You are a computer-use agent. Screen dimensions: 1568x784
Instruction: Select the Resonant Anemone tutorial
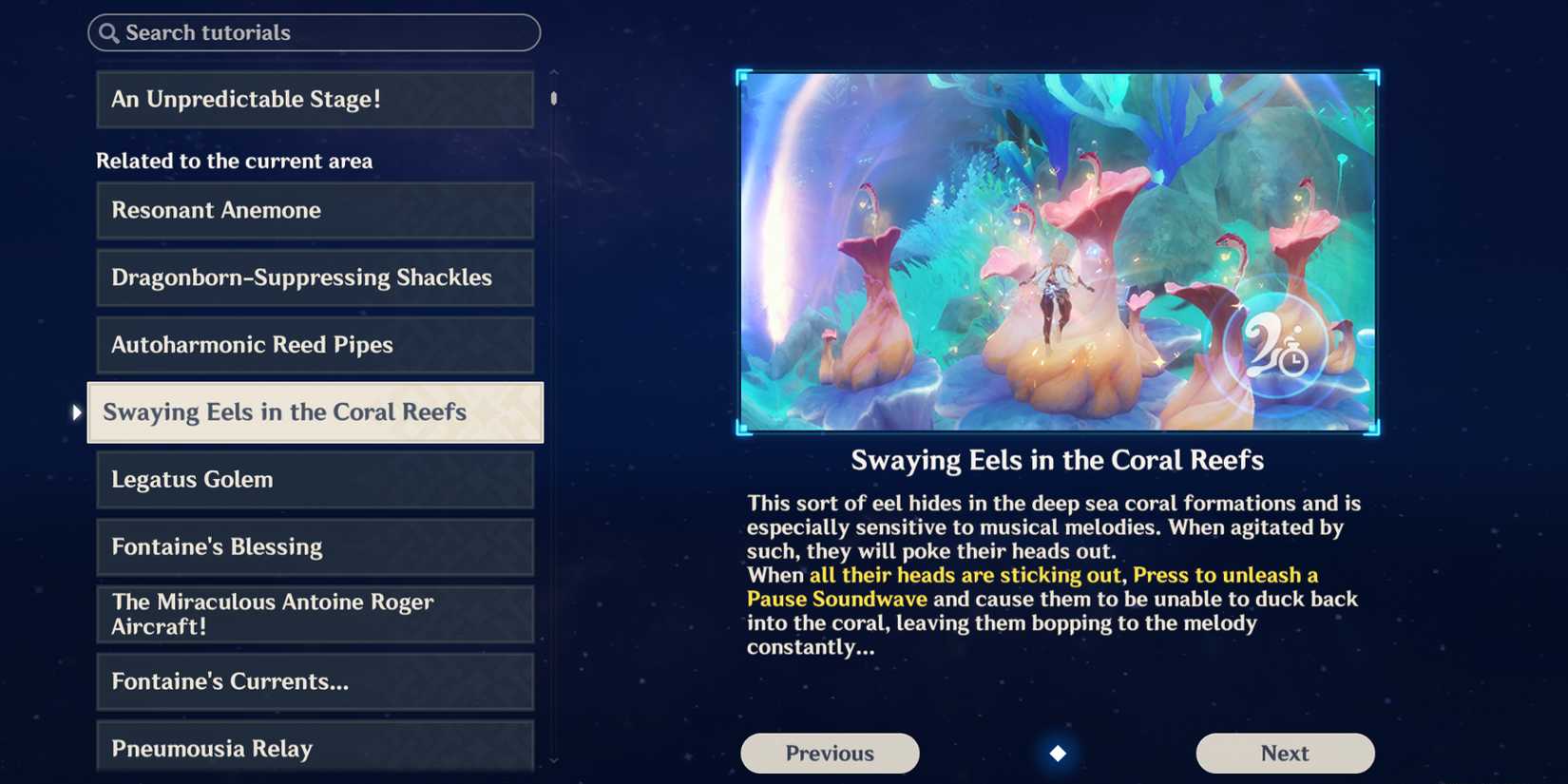coord(315,210)
